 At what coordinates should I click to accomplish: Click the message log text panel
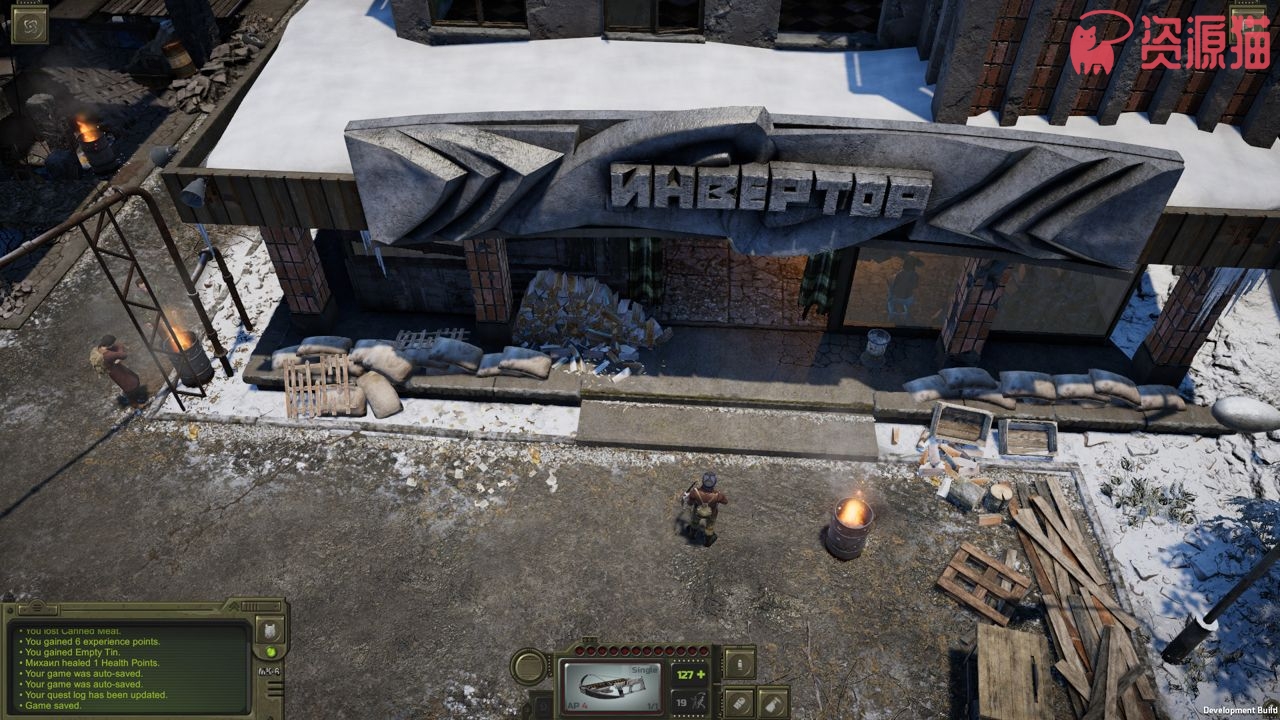click(128, 667)
